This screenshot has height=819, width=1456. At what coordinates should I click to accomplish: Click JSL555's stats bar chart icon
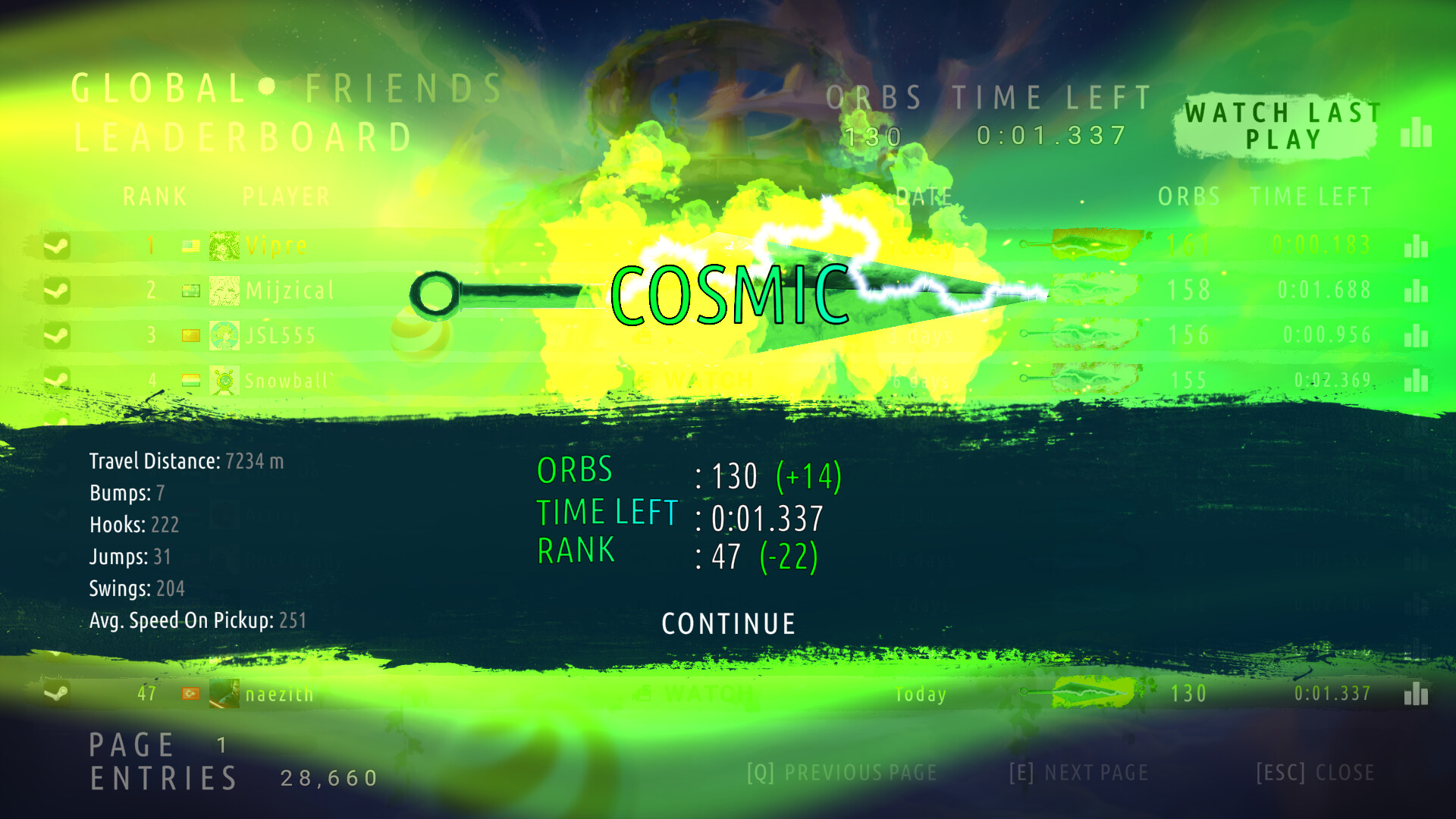[1417, 335]
